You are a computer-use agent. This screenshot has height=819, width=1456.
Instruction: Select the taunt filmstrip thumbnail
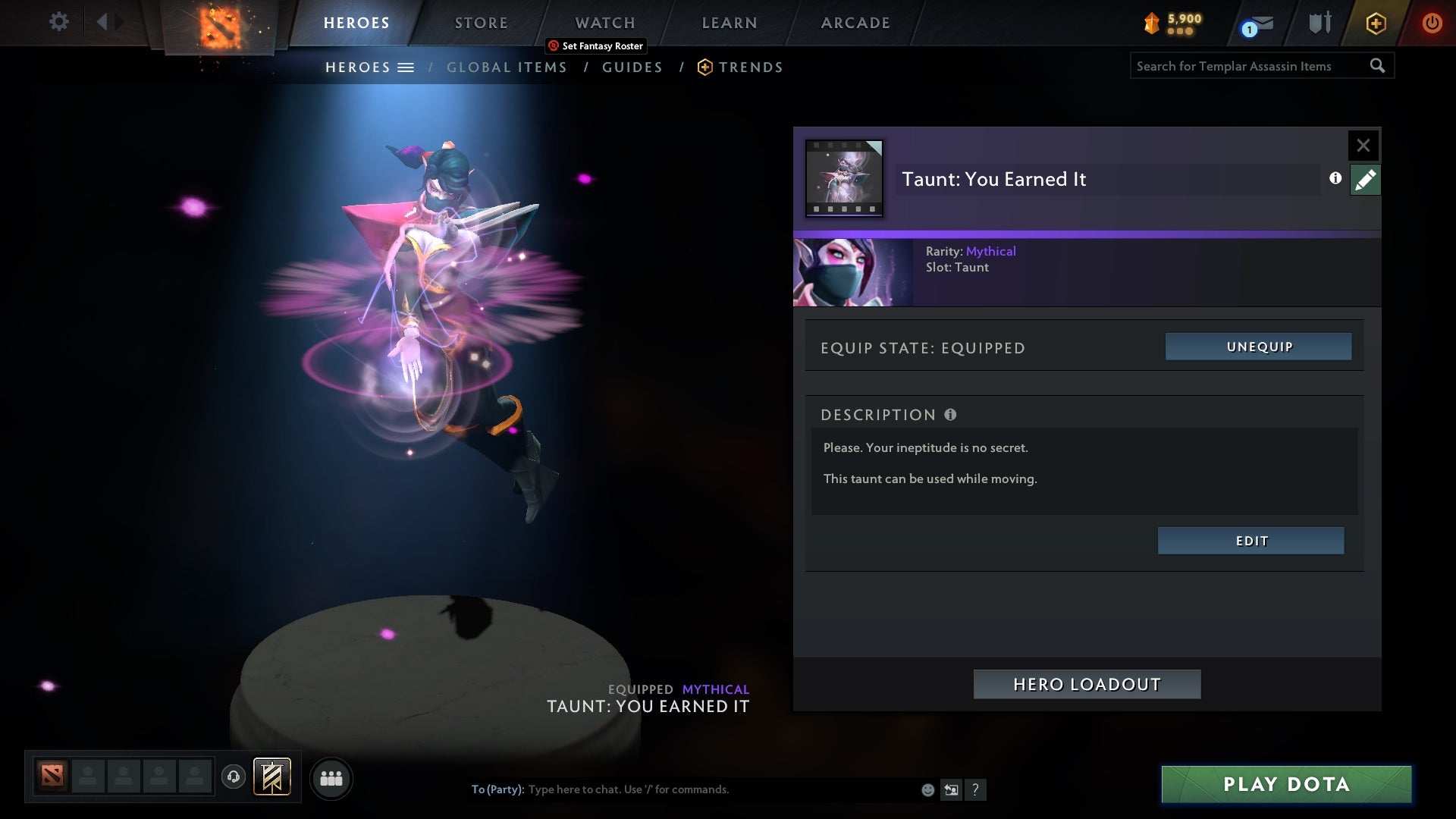click(x=844, y=176)
